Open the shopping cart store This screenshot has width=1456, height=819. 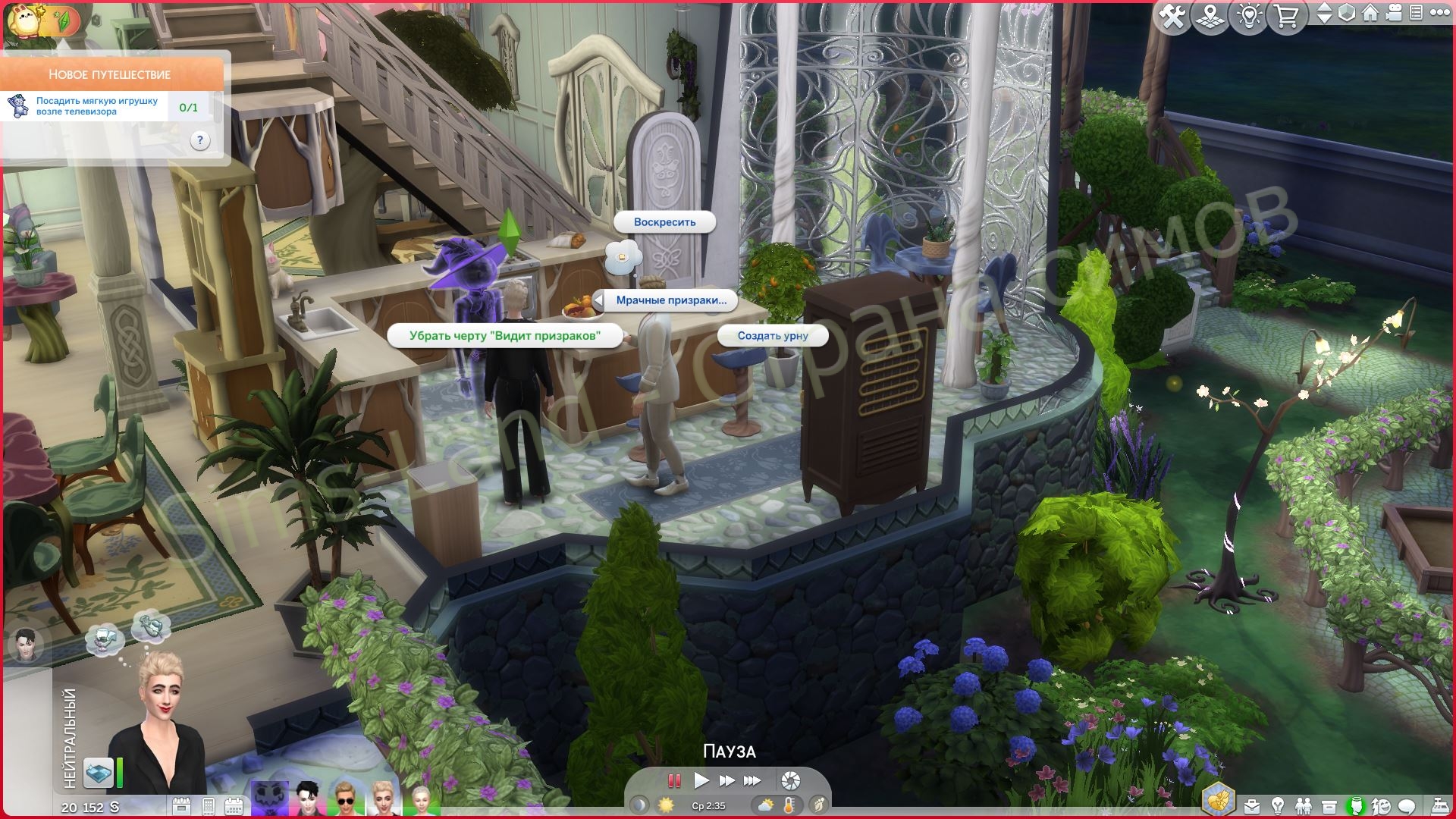point(1286,16)
